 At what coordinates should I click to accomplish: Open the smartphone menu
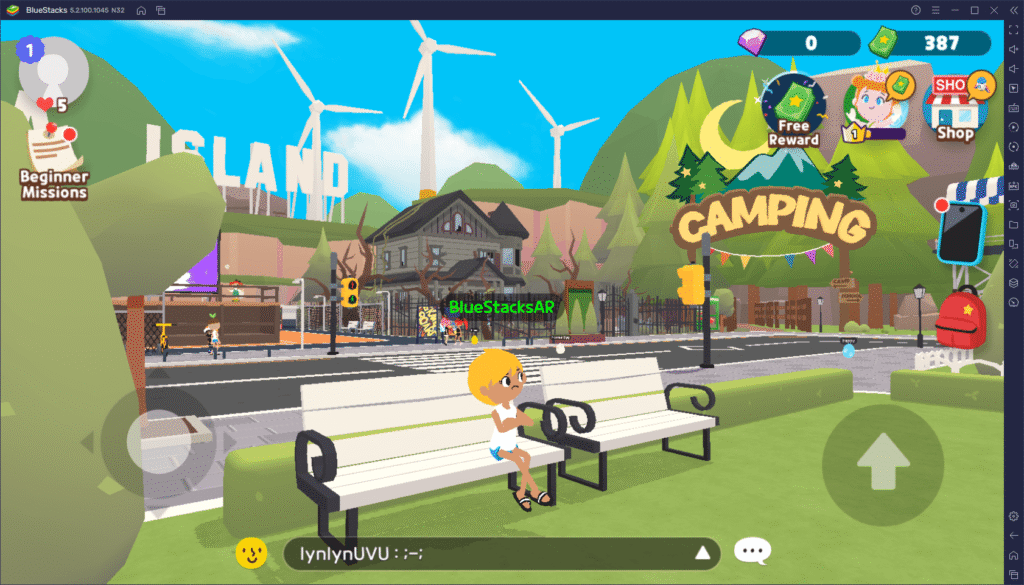[962, 232]
